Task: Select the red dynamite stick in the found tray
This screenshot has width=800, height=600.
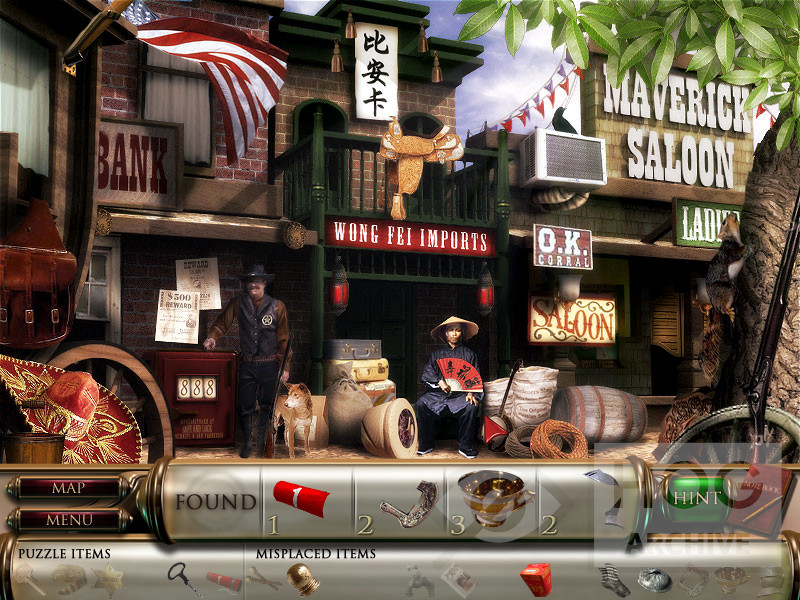Action: point(301,498)
